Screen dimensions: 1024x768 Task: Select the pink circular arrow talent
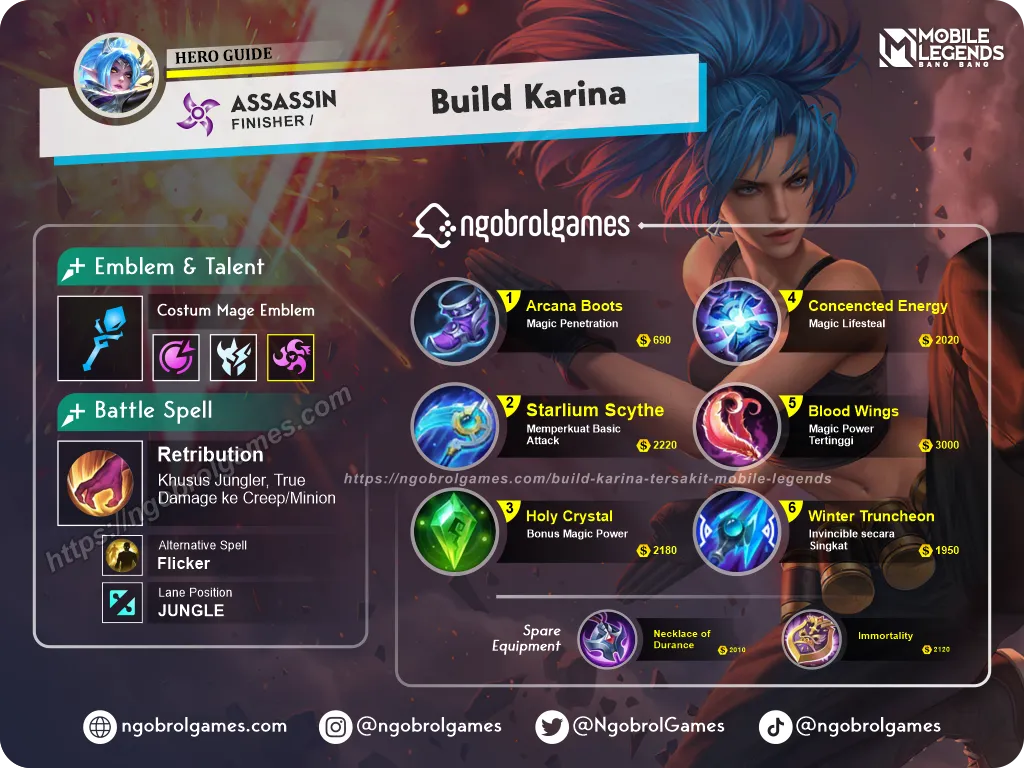coord(175,357)
